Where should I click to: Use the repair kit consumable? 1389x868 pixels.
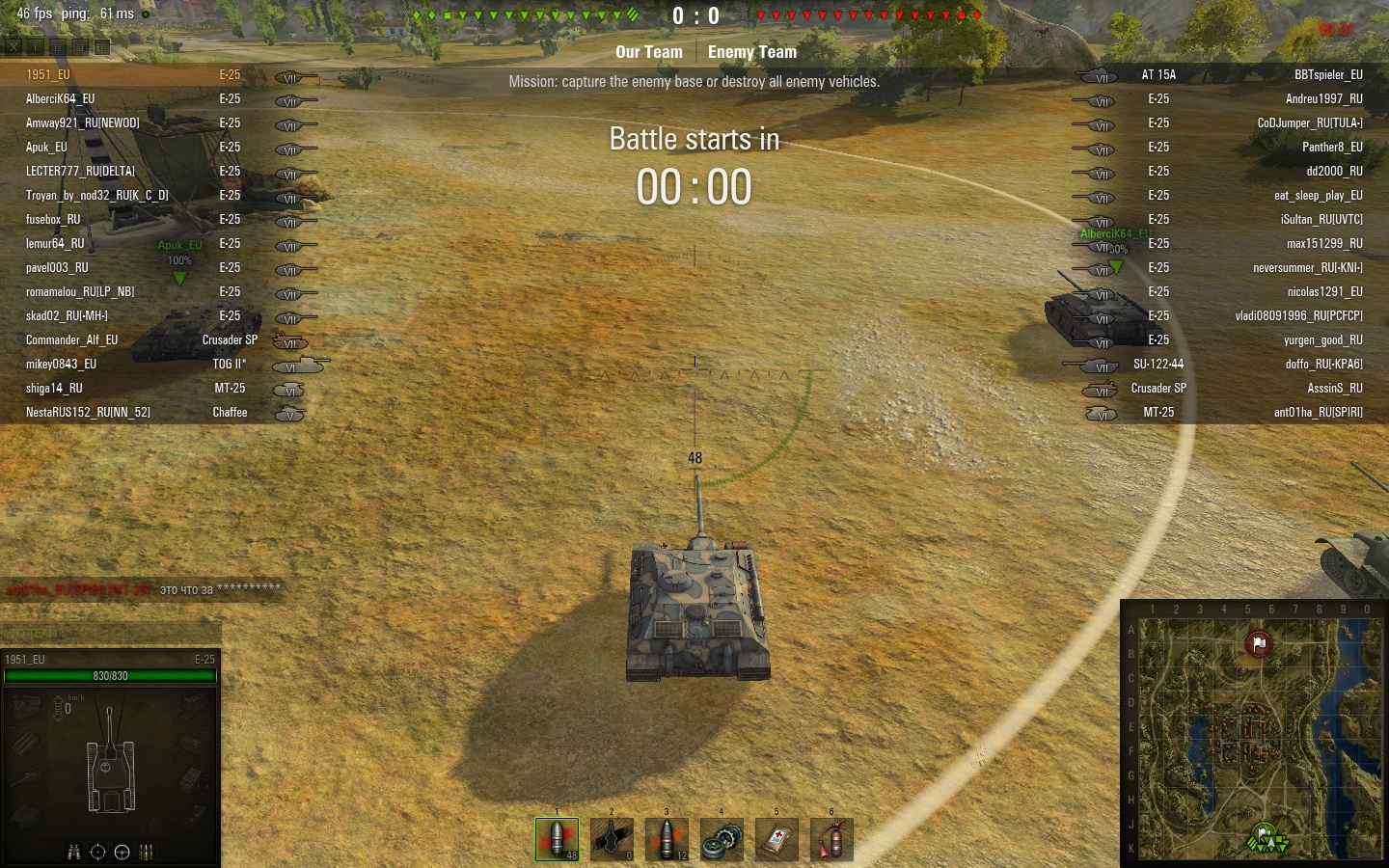click(x=722, y=838)
